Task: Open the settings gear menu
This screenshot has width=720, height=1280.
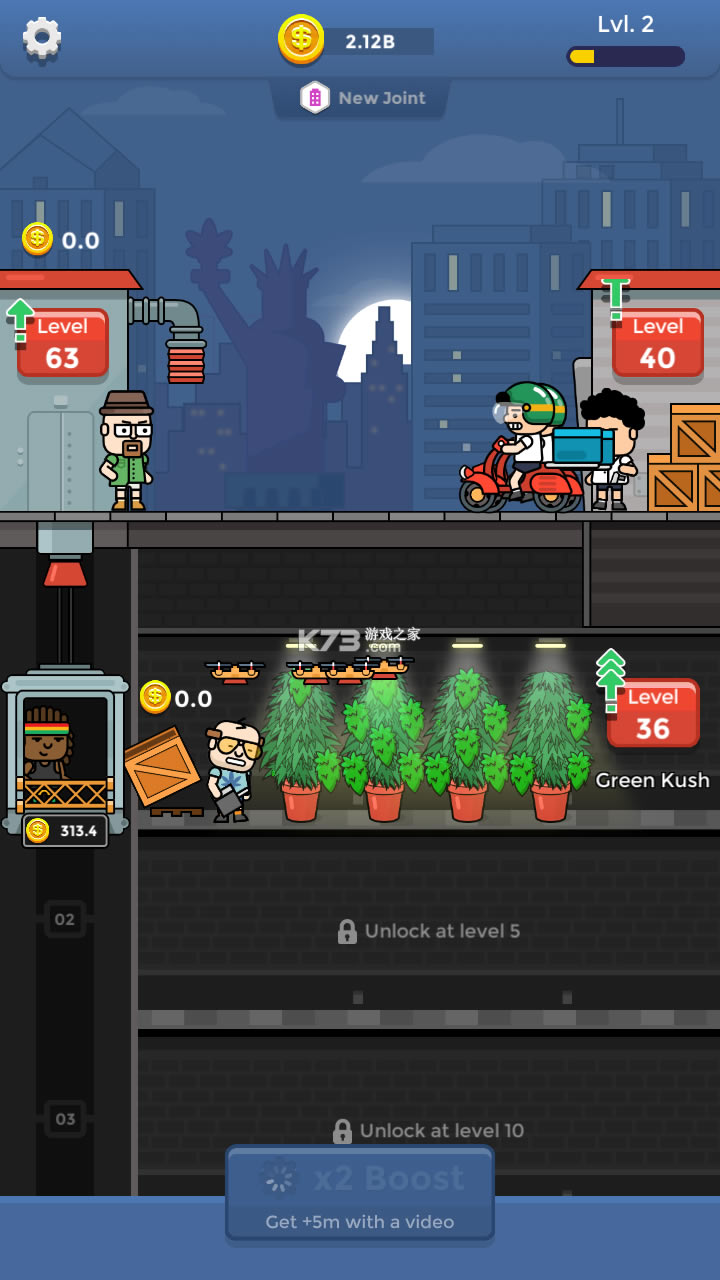Action: coord(42,38)
